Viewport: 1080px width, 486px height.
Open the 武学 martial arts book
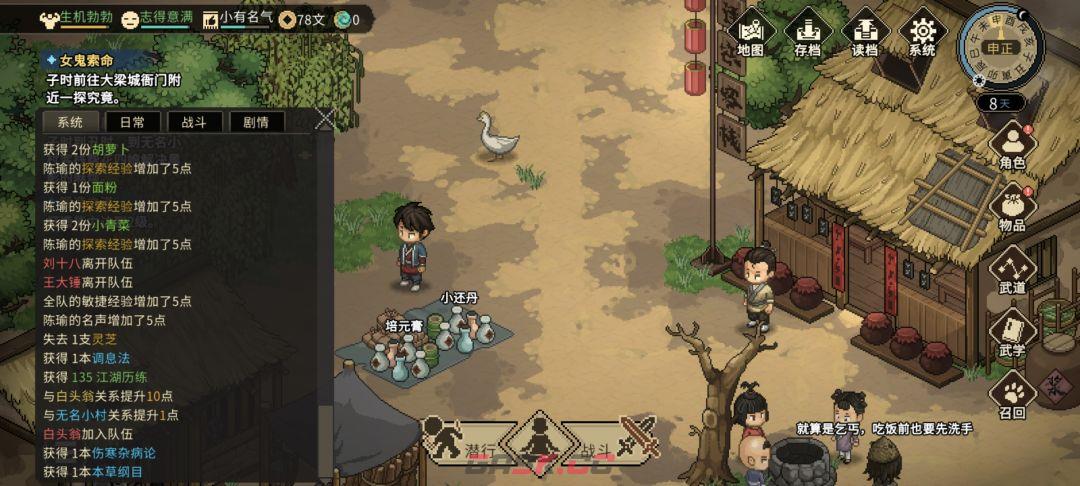tap(1012, 334)
